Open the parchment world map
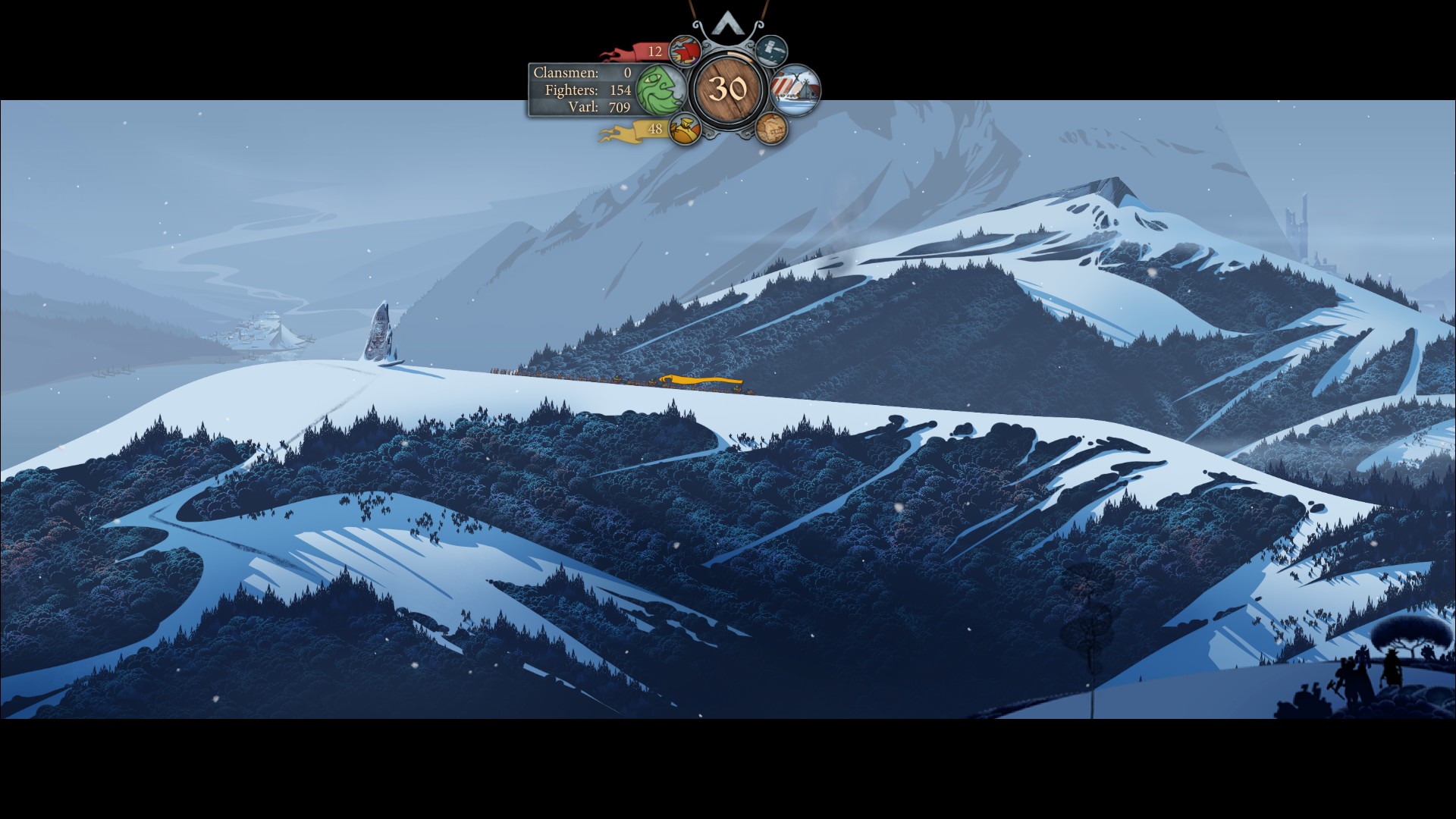This screenshot has width=1456, height=819. 771,129
